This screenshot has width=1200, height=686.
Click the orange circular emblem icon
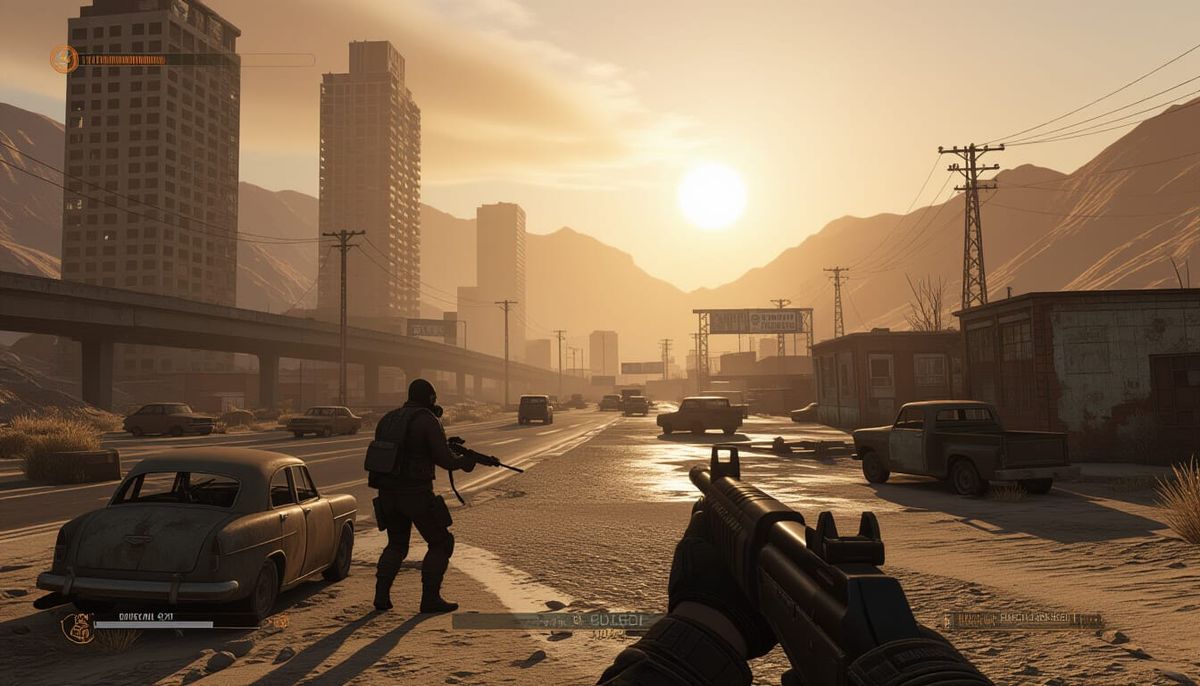64,59
